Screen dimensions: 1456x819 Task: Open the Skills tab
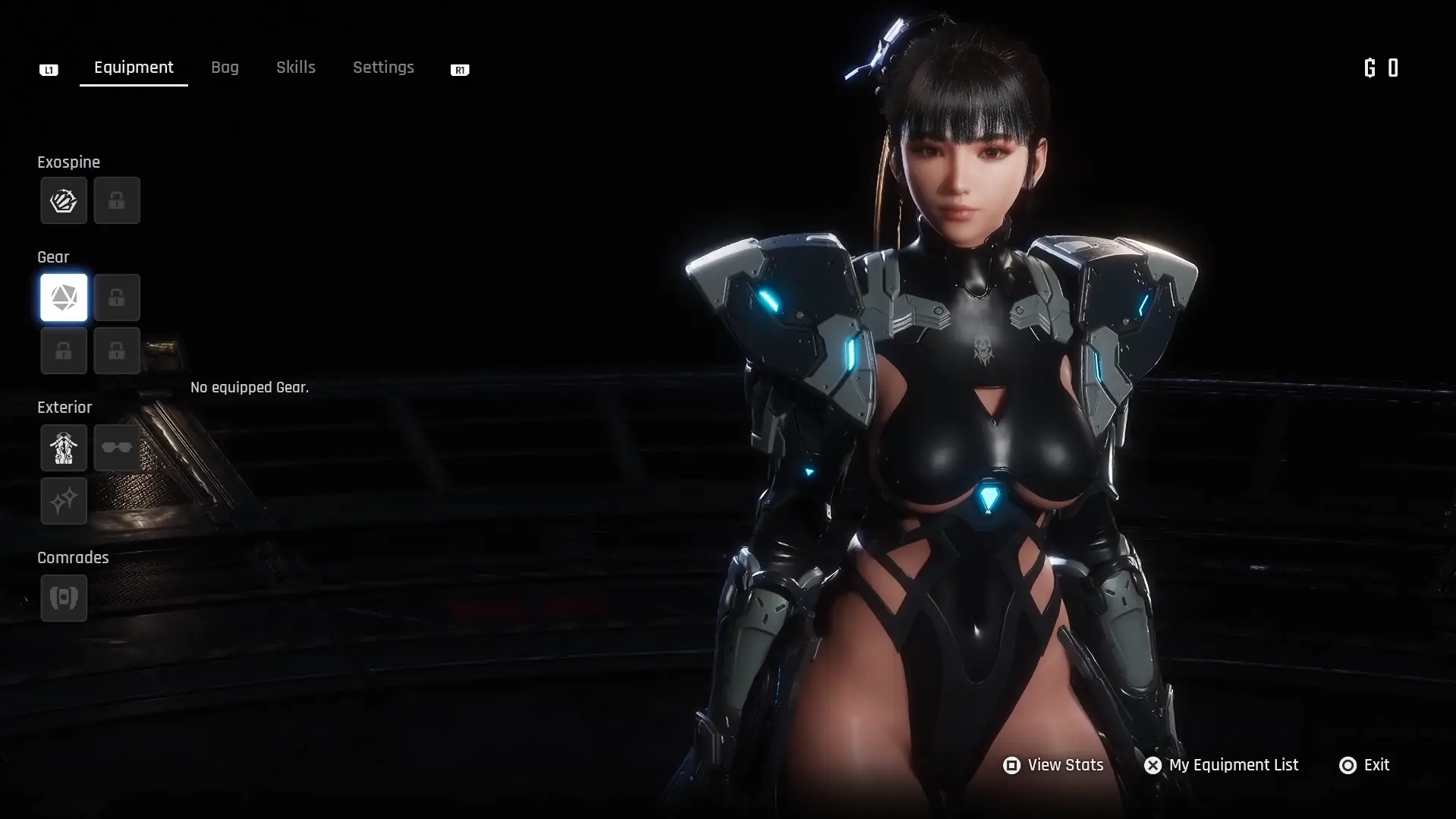coord(295,68)
